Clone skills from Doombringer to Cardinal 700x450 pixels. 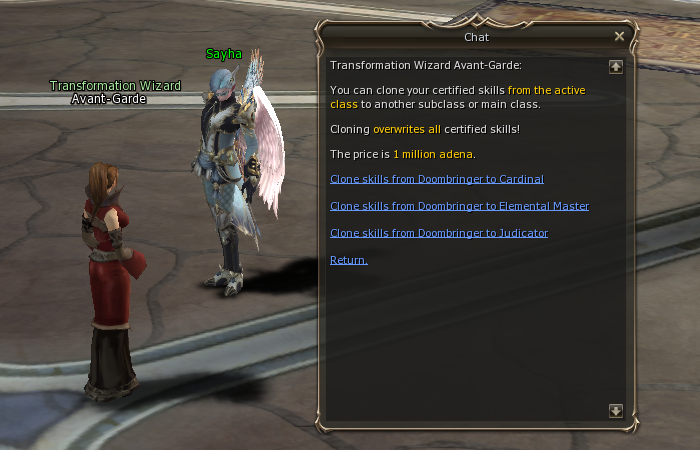pyautogui.click(x=436, y=179)
